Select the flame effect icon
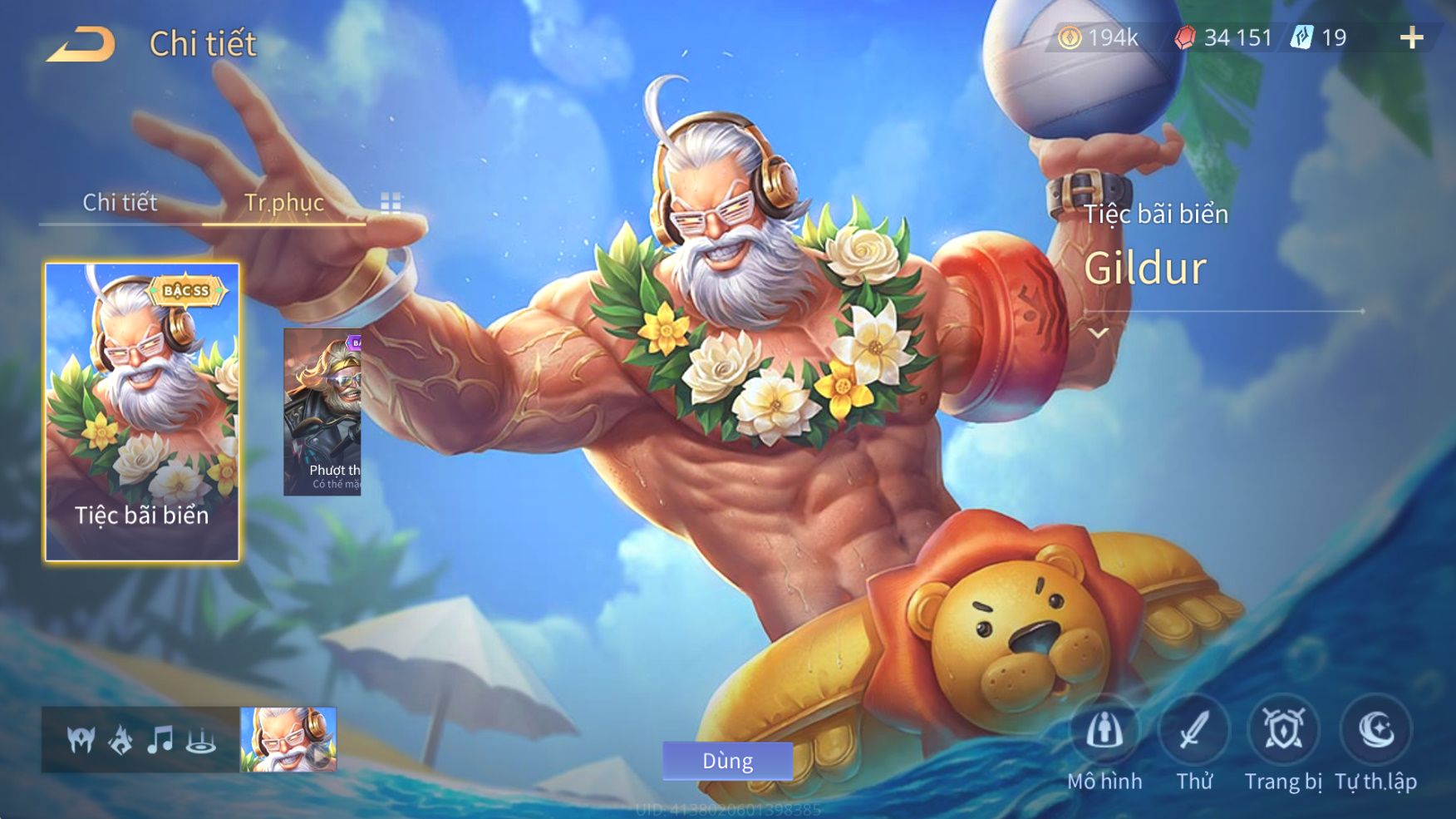The image size is (1456, 819). click(x=121, y=739)
